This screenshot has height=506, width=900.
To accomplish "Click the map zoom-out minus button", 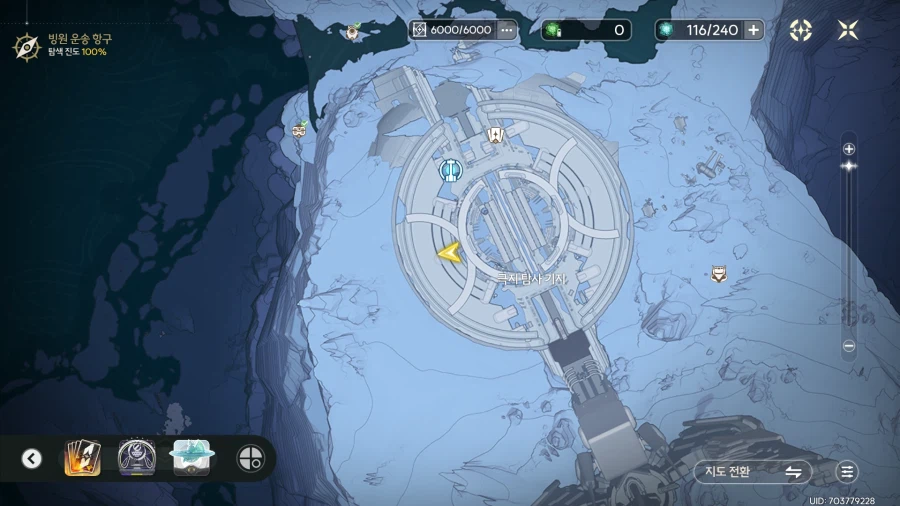I will point(849,347).
